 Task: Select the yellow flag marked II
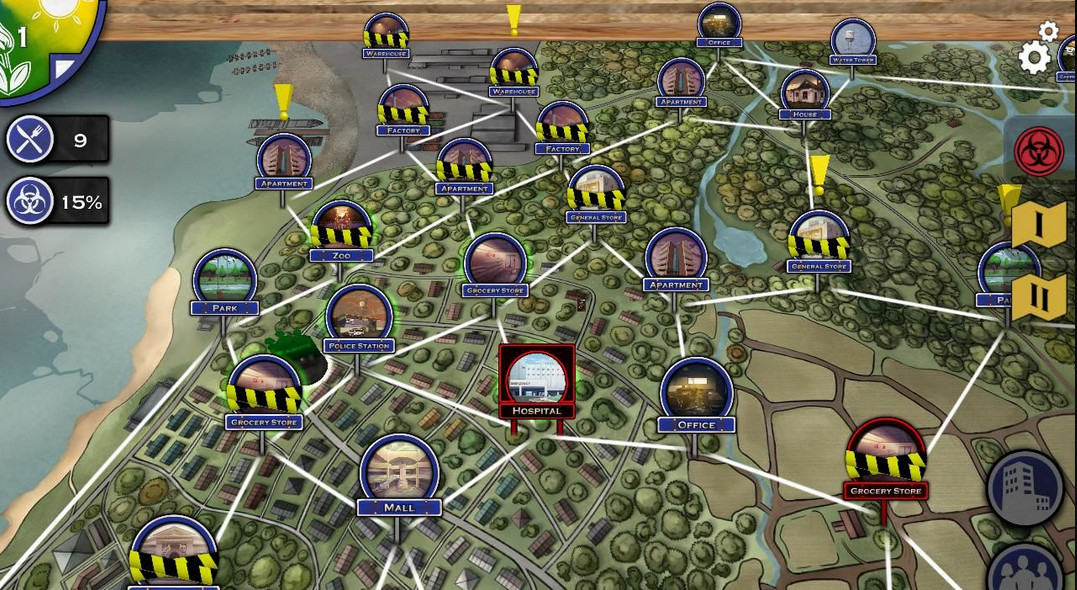pyautogui.click(x=1038, y=298)
